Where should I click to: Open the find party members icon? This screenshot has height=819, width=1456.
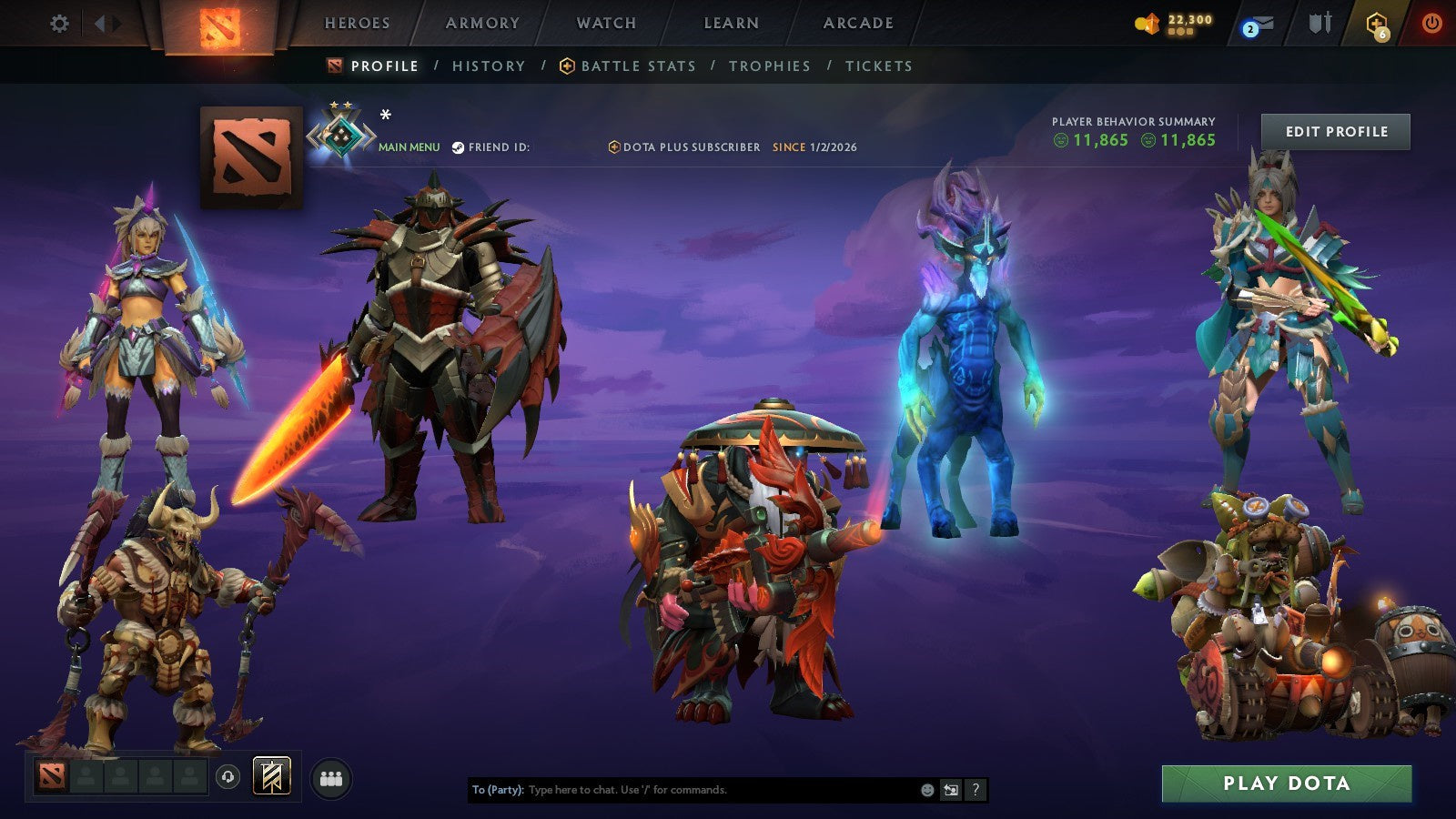pos(331,776)
